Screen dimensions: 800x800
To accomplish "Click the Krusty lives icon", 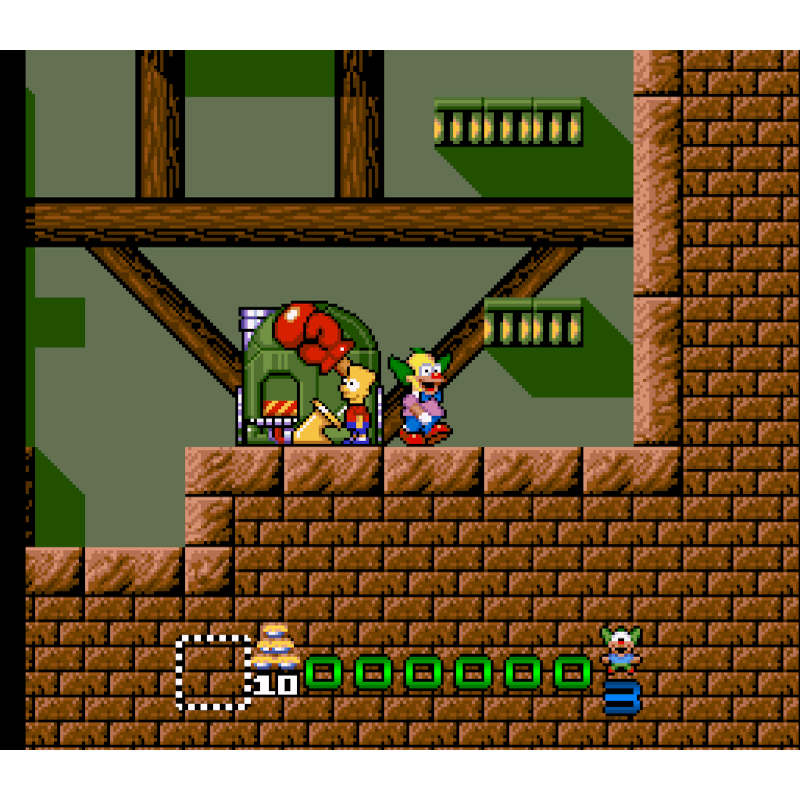I will point(621,649).
